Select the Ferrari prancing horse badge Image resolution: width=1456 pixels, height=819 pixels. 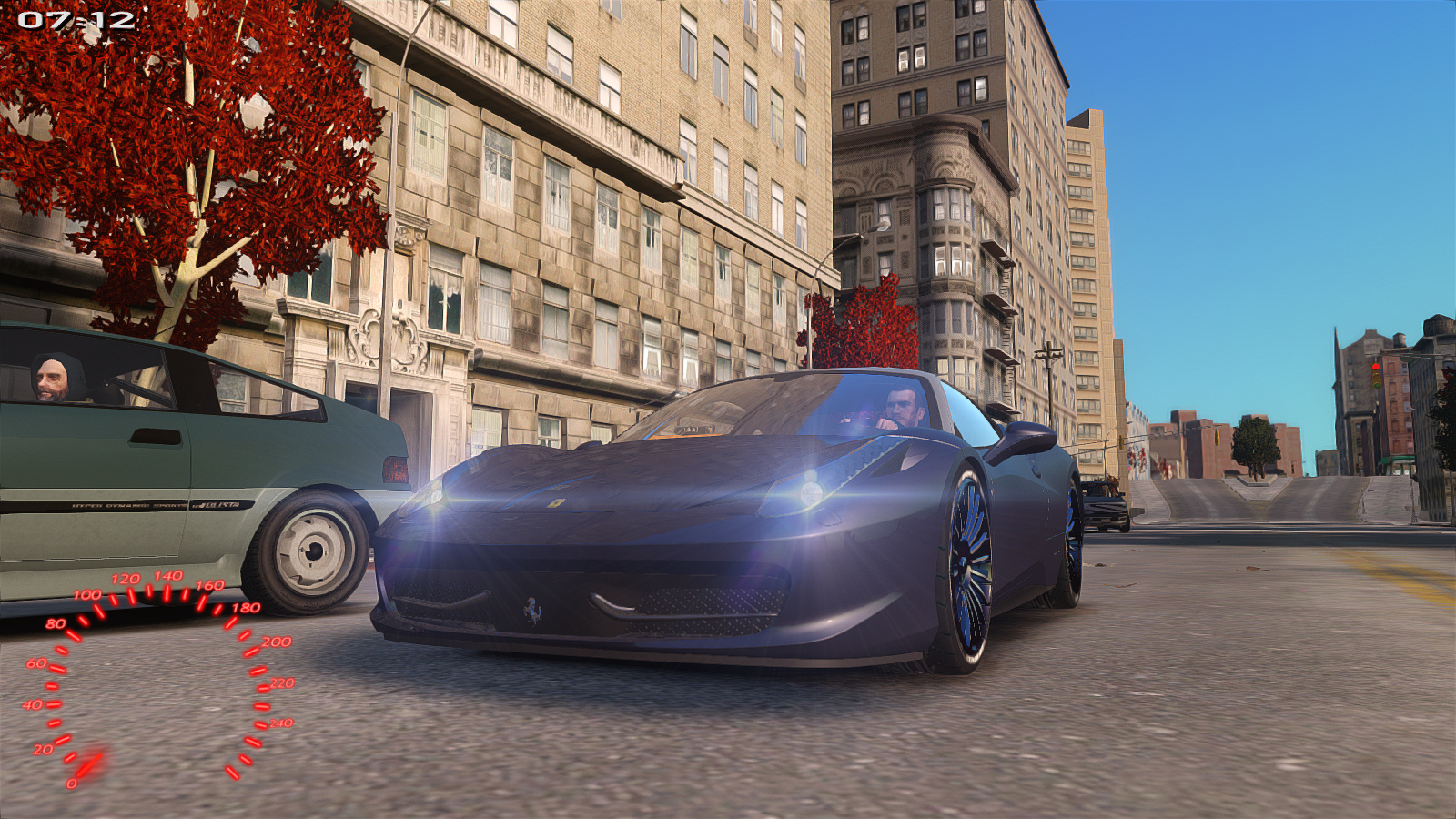(x=532, y=612)
